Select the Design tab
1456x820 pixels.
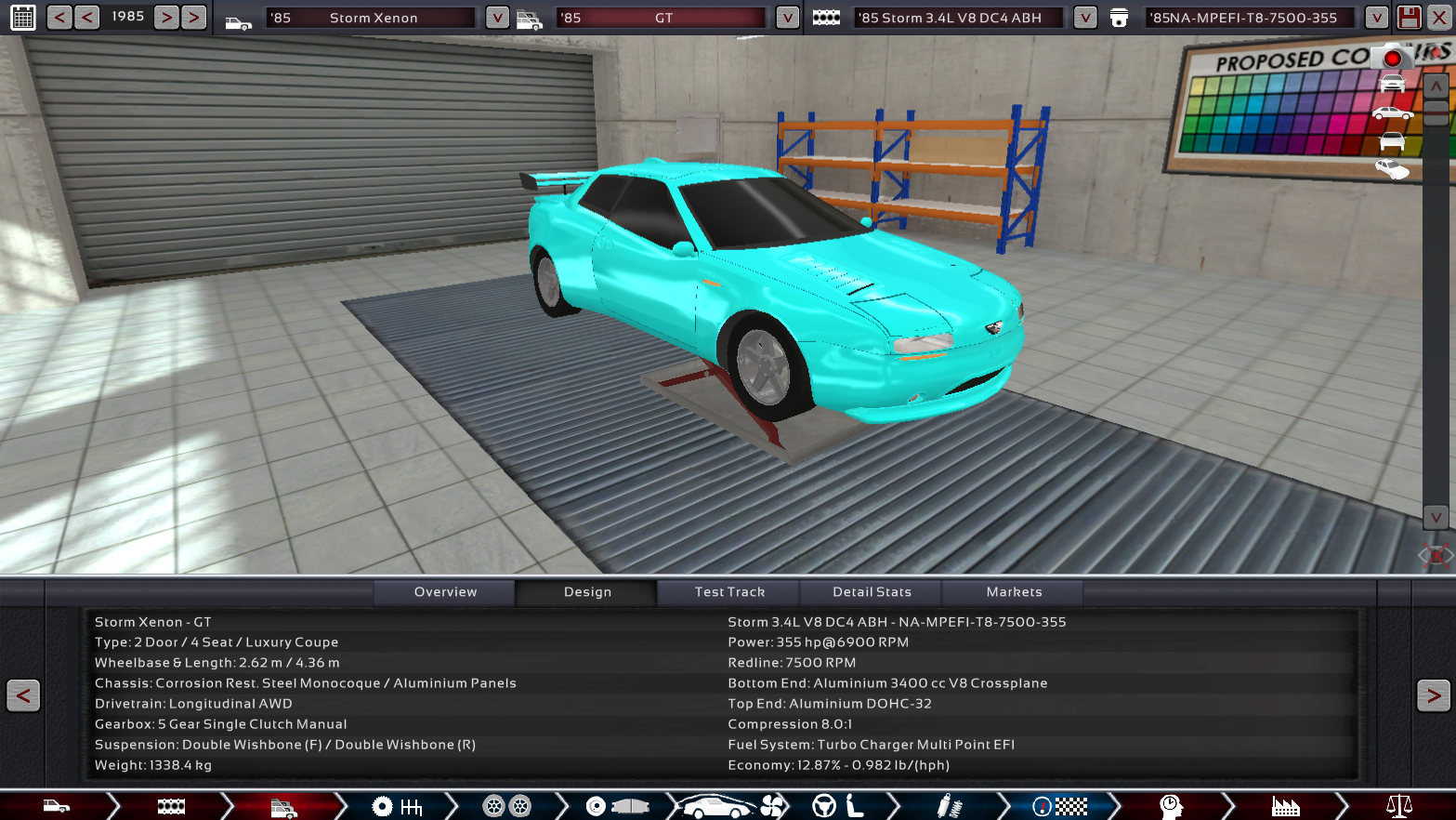pyautogui.click(x=587, y=592)
